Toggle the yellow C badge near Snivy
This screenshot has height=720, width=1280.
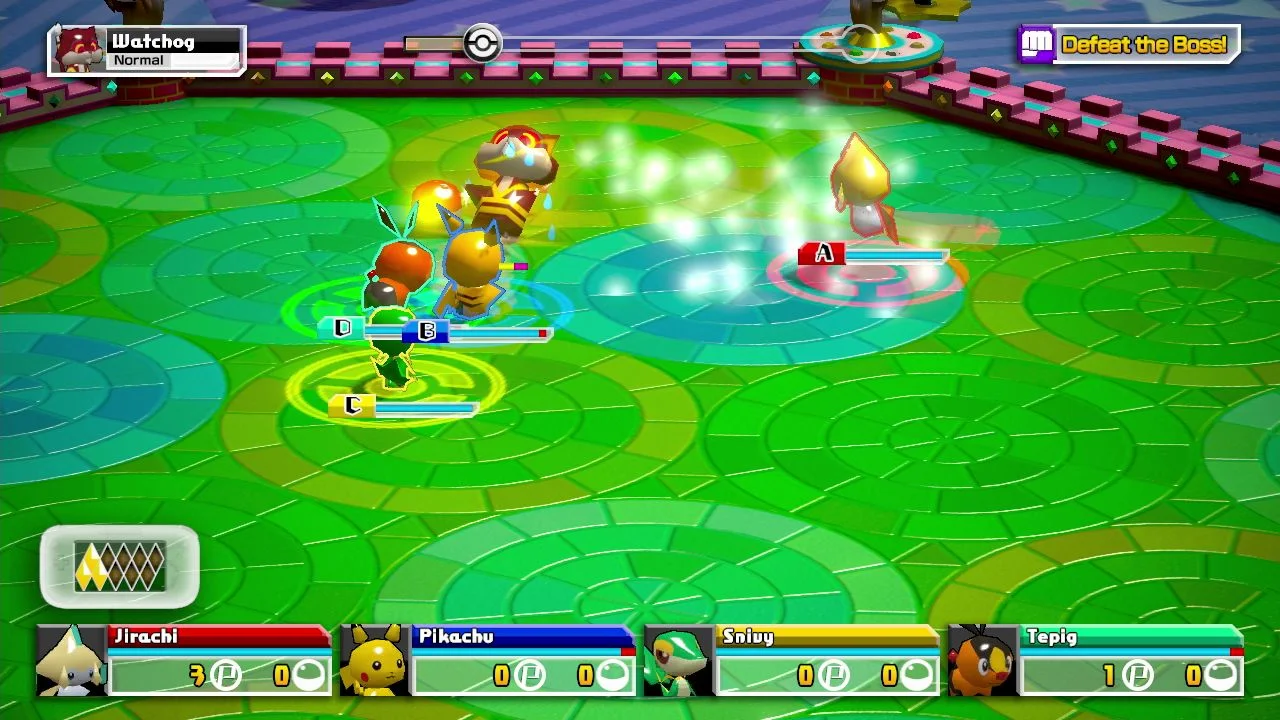pos(352,406)
